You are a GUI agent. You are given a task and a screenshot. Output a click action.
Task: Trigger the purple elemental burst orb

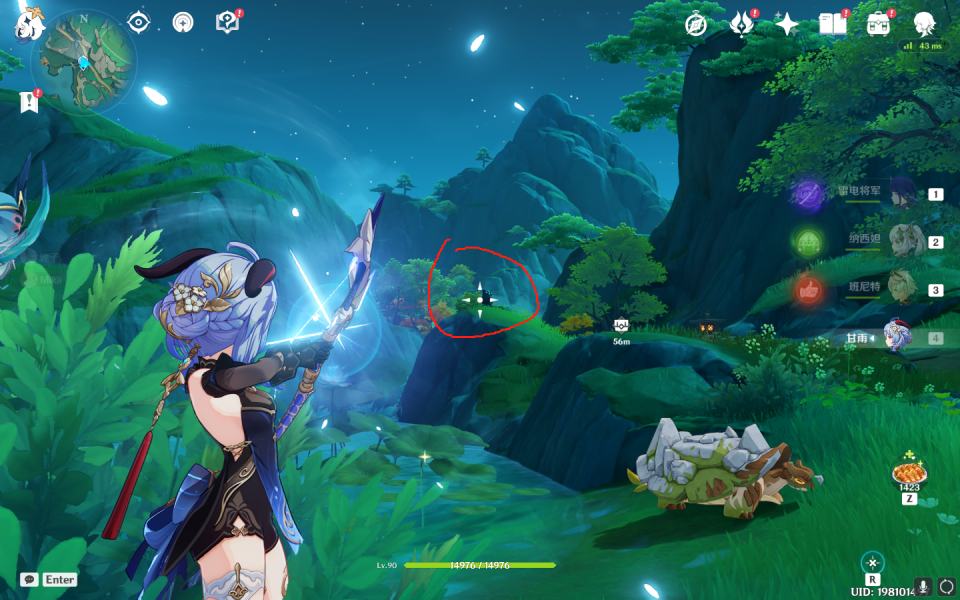click(x=808, y=194)
